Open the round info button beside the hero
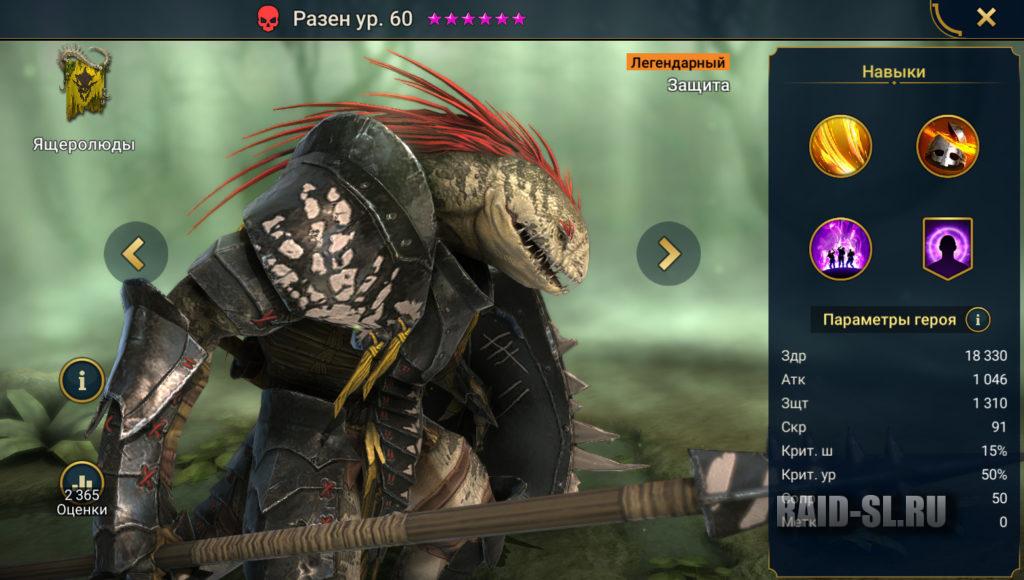This screenshot has width=1024, height=580. pyautogui.click(x=82, y=380)
